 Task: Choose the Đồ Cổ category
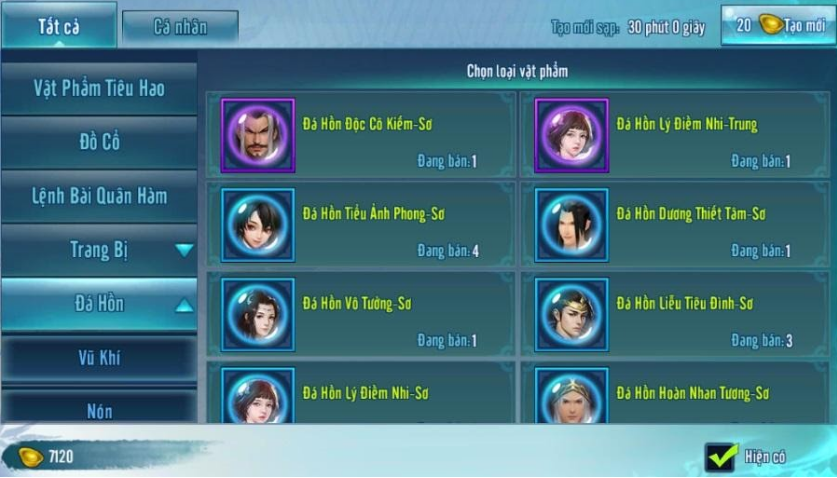point(98,142)
